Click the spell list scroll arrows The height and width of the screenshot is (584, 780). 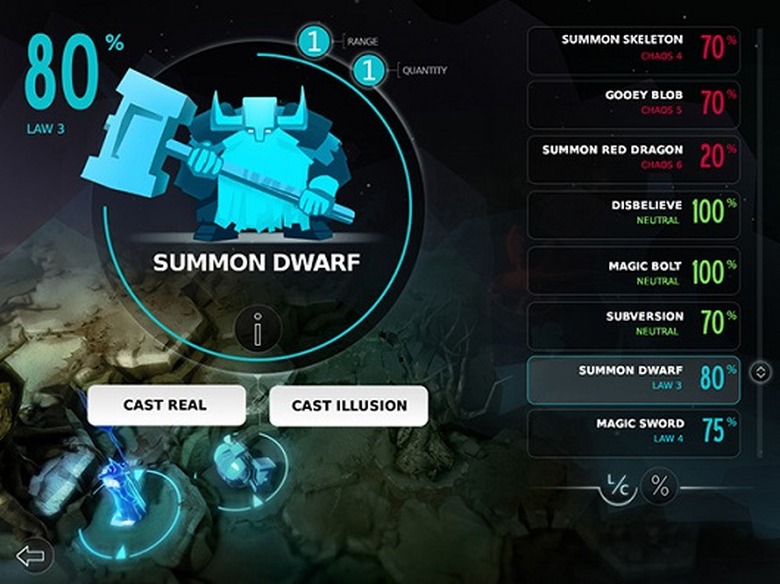pyautogui.click(x=760, y=373)
